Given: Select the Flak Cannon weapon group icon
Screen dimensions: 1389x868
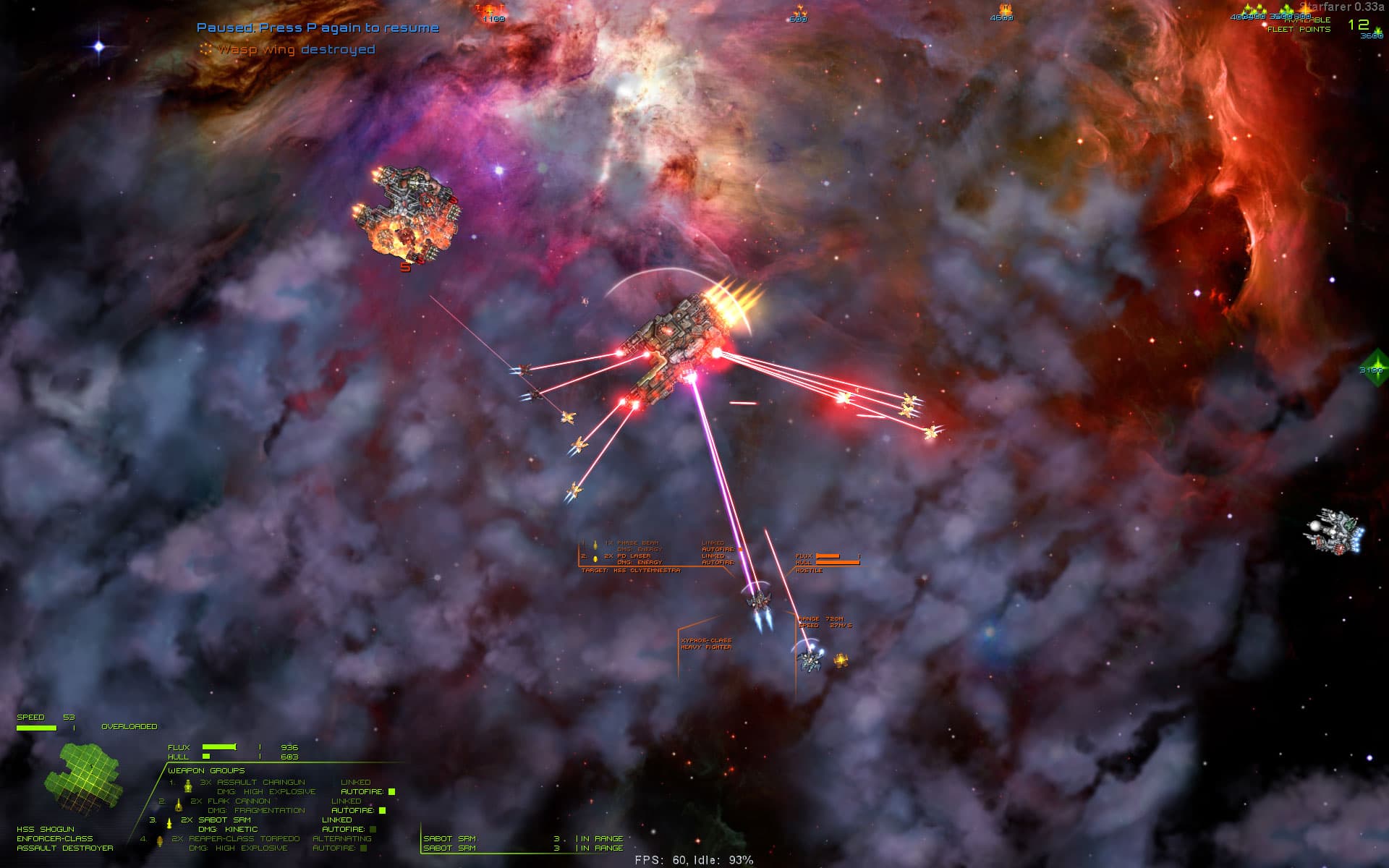Looking at the screenshot, I should (178, 806).
